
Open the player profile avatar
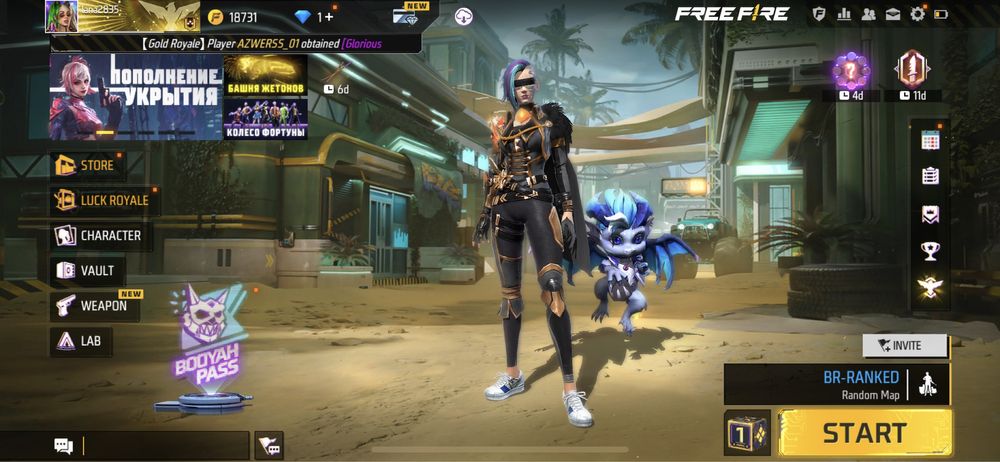pyautogui.click(x=62, y=16)
